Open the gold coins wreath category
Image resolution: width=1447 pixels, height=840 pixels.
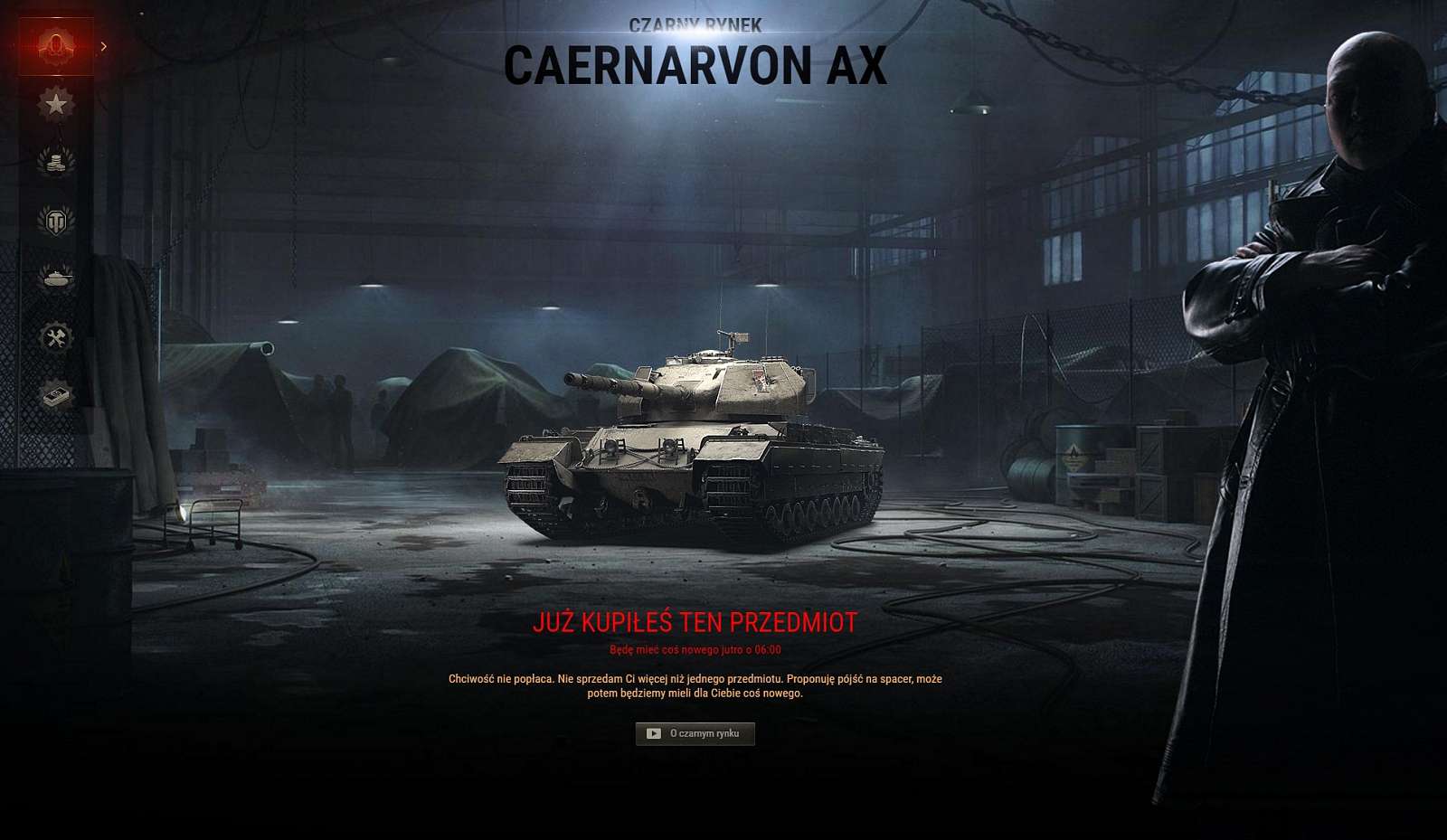pos(59,161)
